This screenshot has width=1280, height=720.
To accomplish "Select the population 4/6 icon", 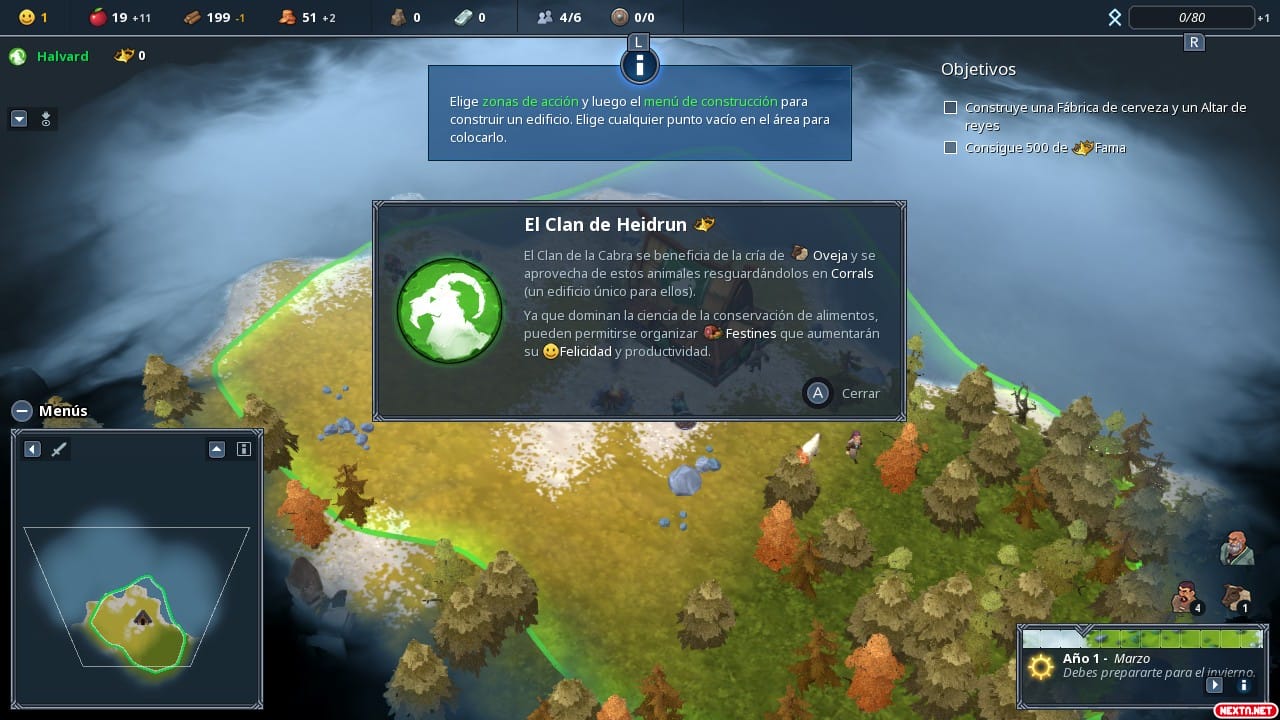I will (x=543, y=16).
